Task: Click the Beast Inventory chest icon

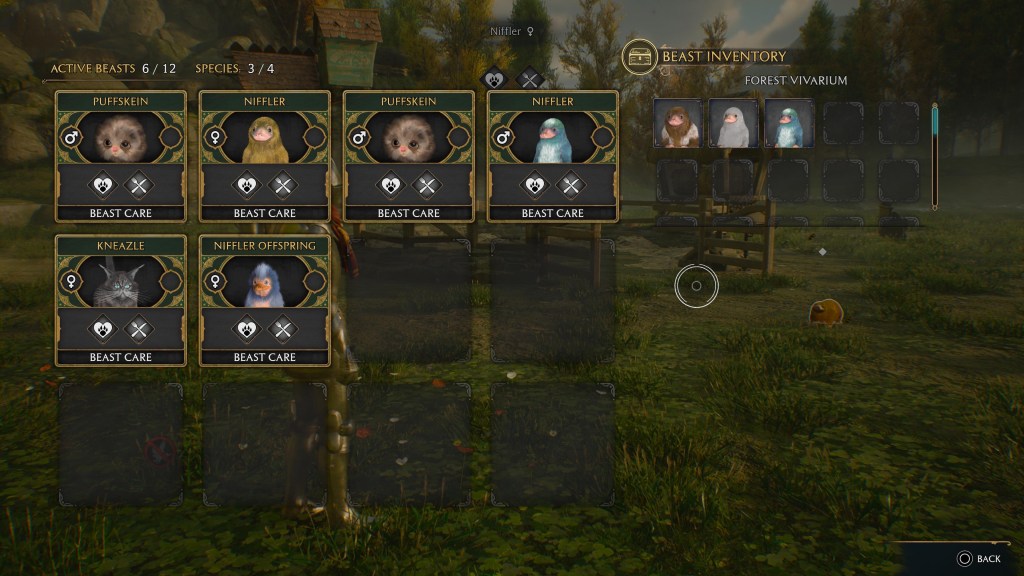Action: [x=638, y=57]
